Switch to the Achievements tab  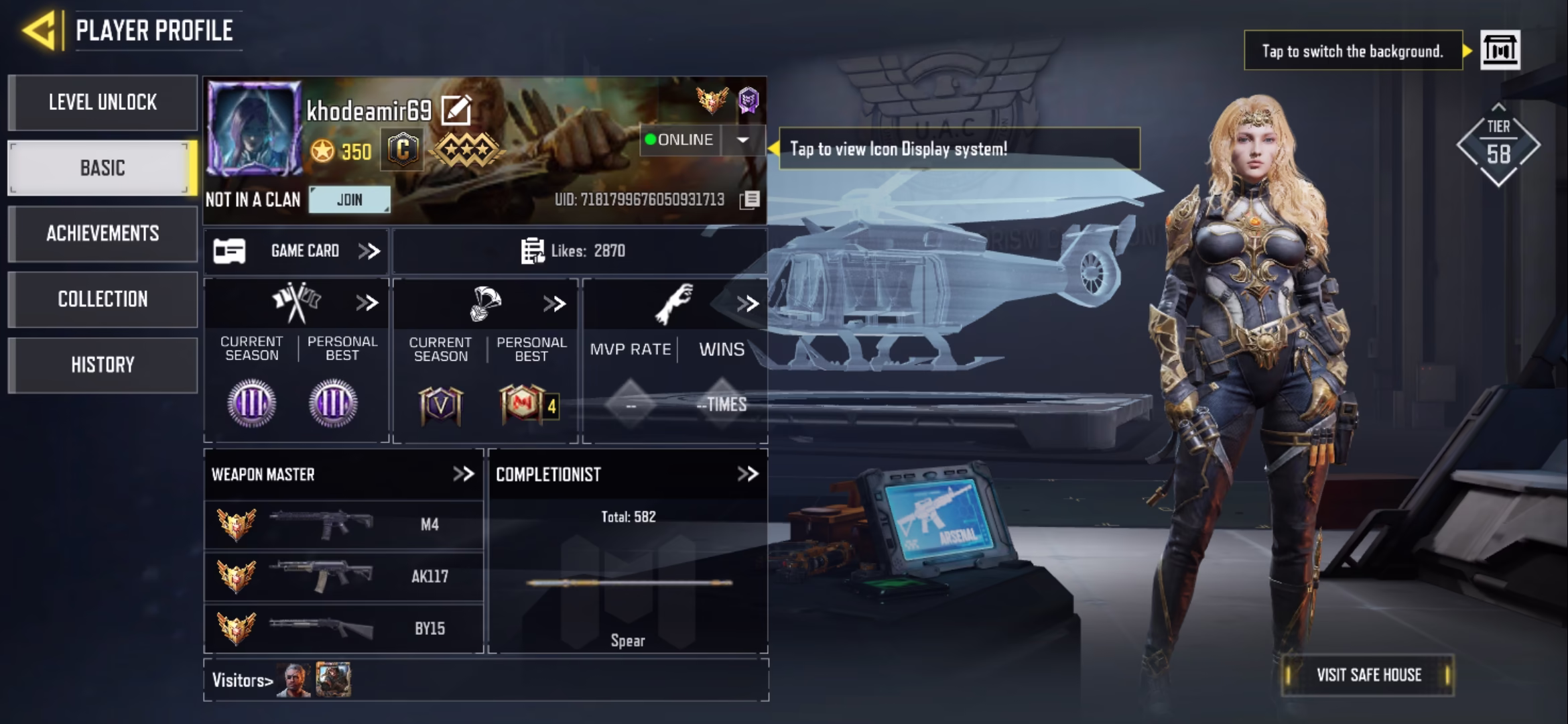[x=103, y=233]
